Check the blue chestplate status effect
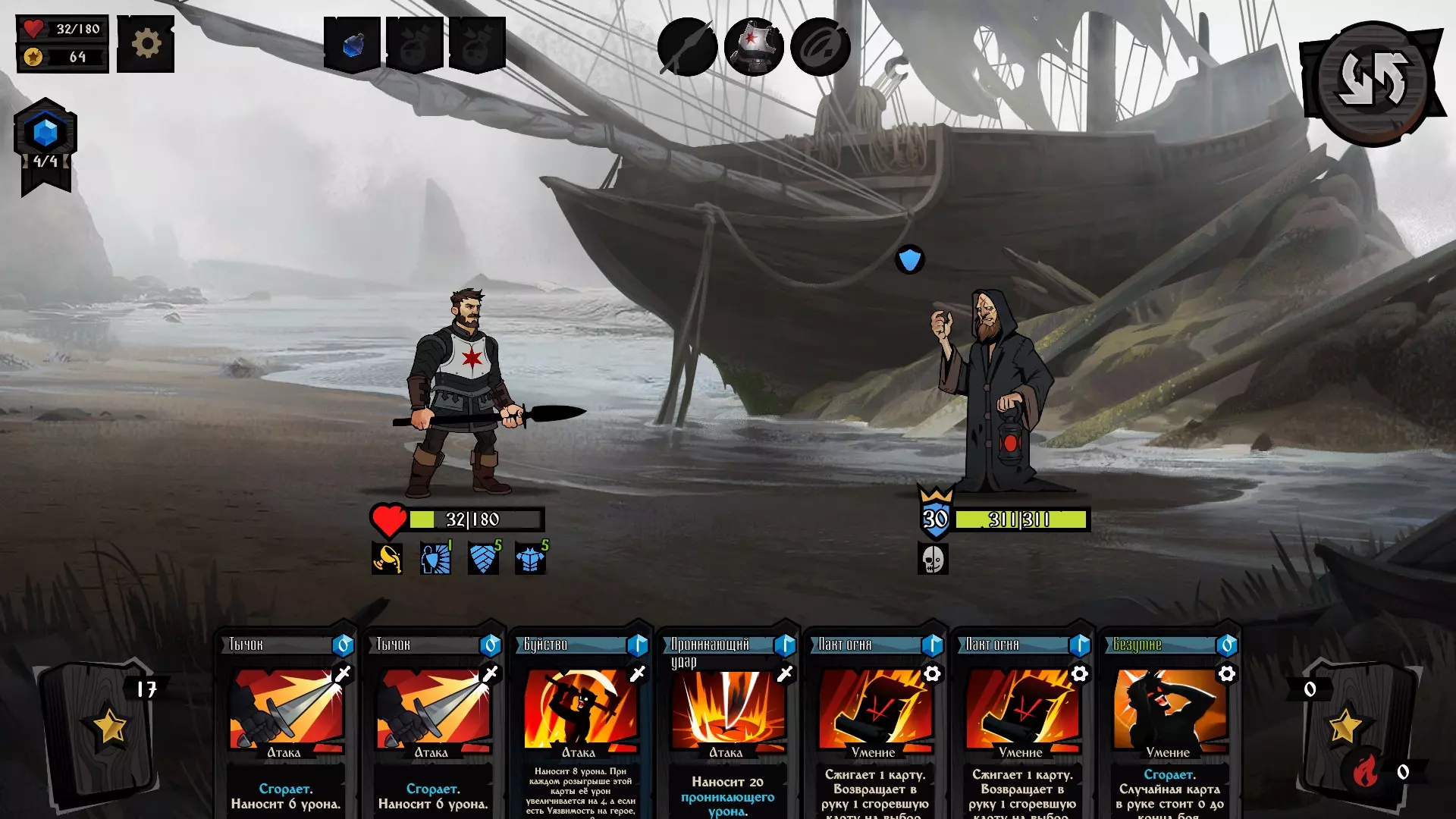This screenshot has height=819, width=1456. click(531, 559)
